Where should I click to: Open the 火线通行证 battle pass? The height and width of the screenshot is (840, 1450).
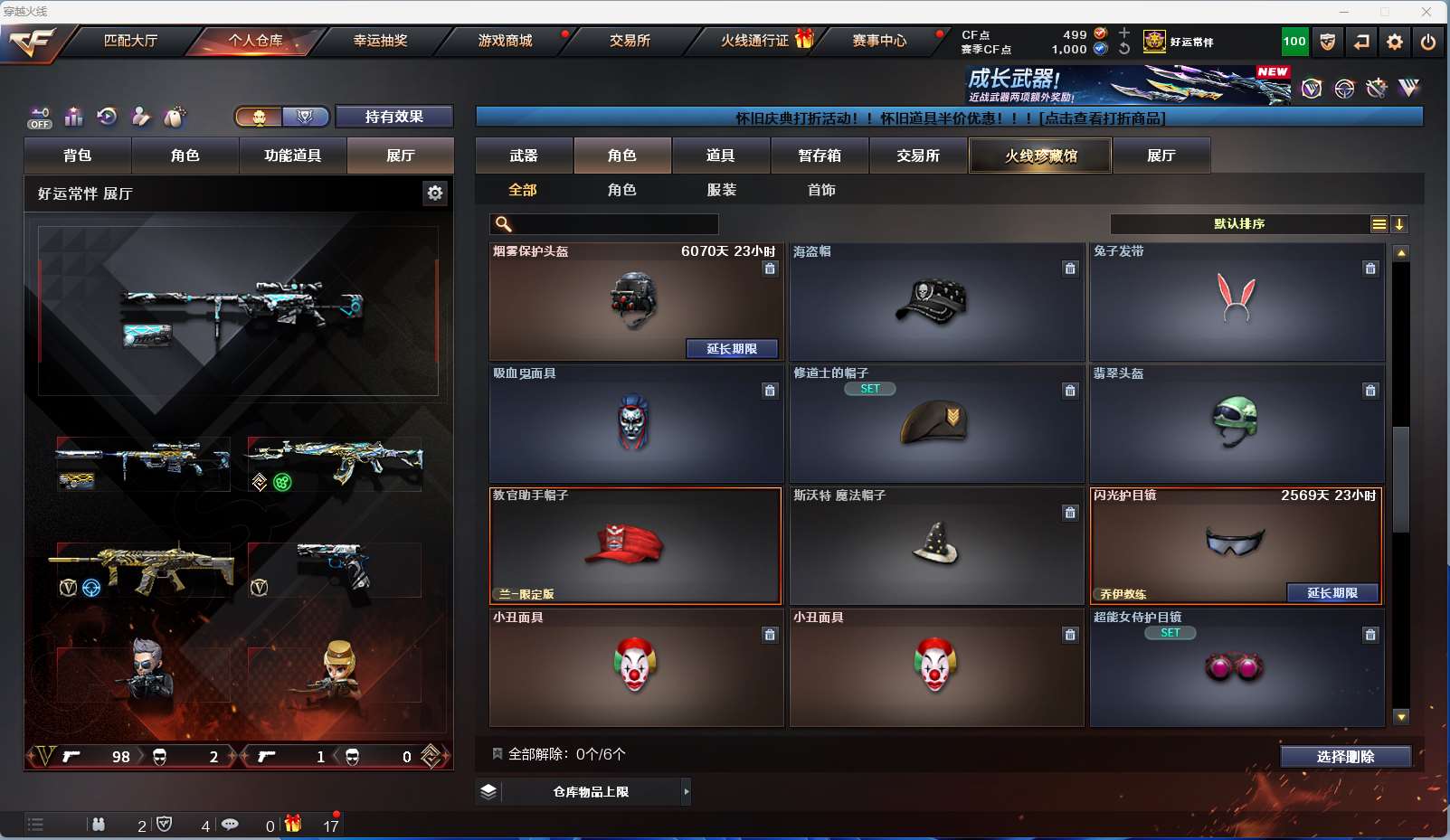[x=755, y=41]
